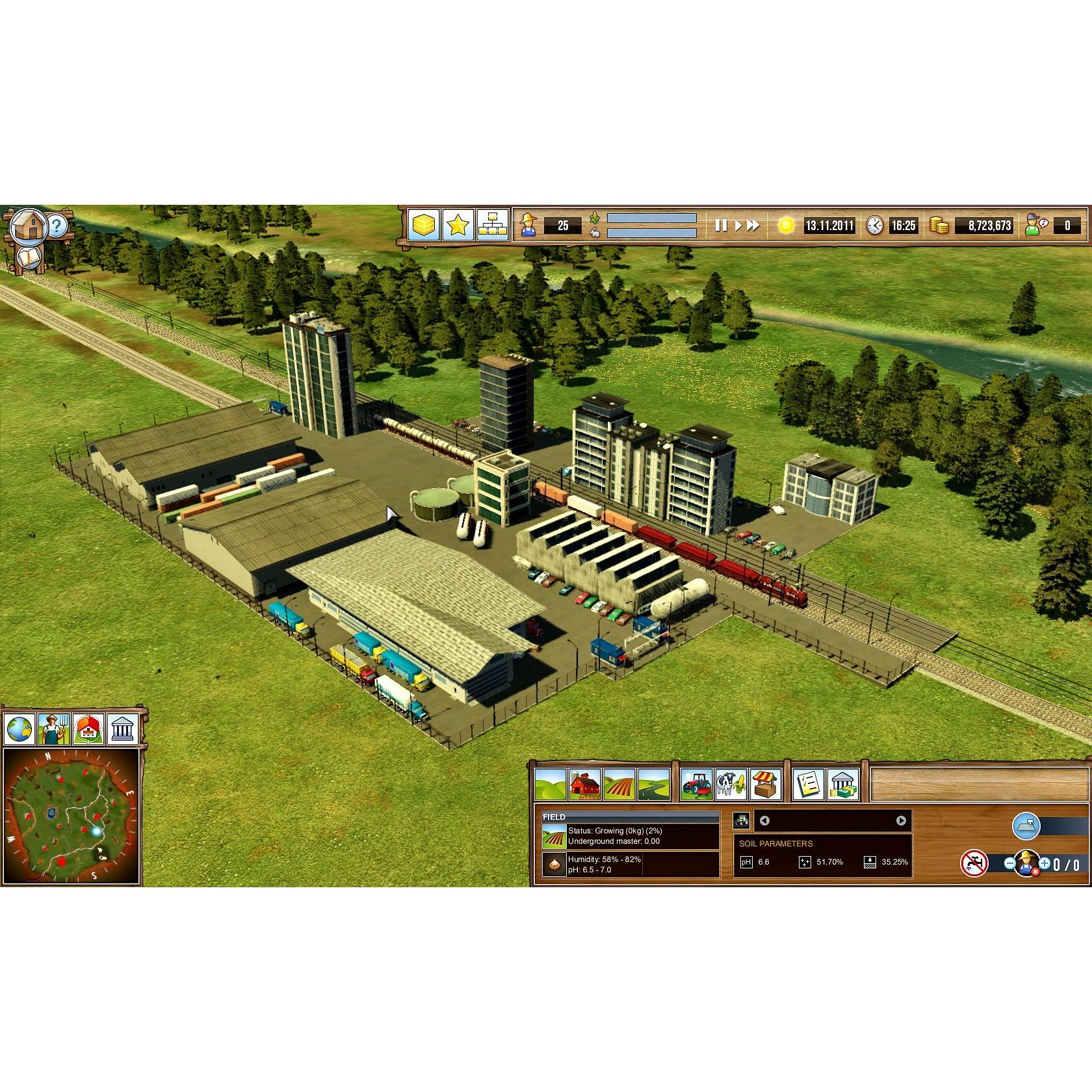Open the red tractor machinery menu
This screenshot has width=1092, height=1092.
pos(697,785)
